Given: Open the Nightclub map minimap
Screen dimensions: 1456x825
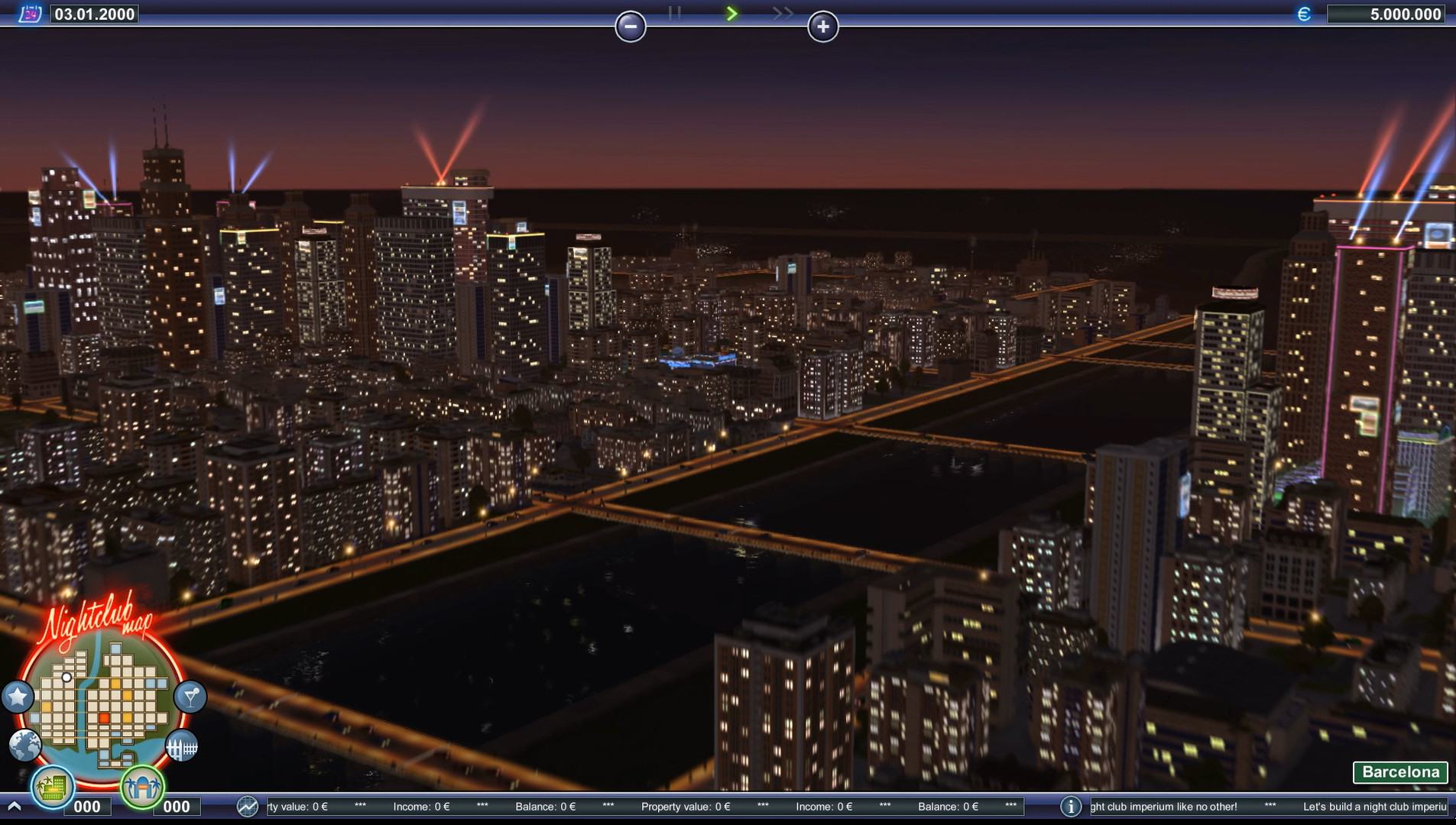Looking at the screenshot, I should (x=104, y=701).
